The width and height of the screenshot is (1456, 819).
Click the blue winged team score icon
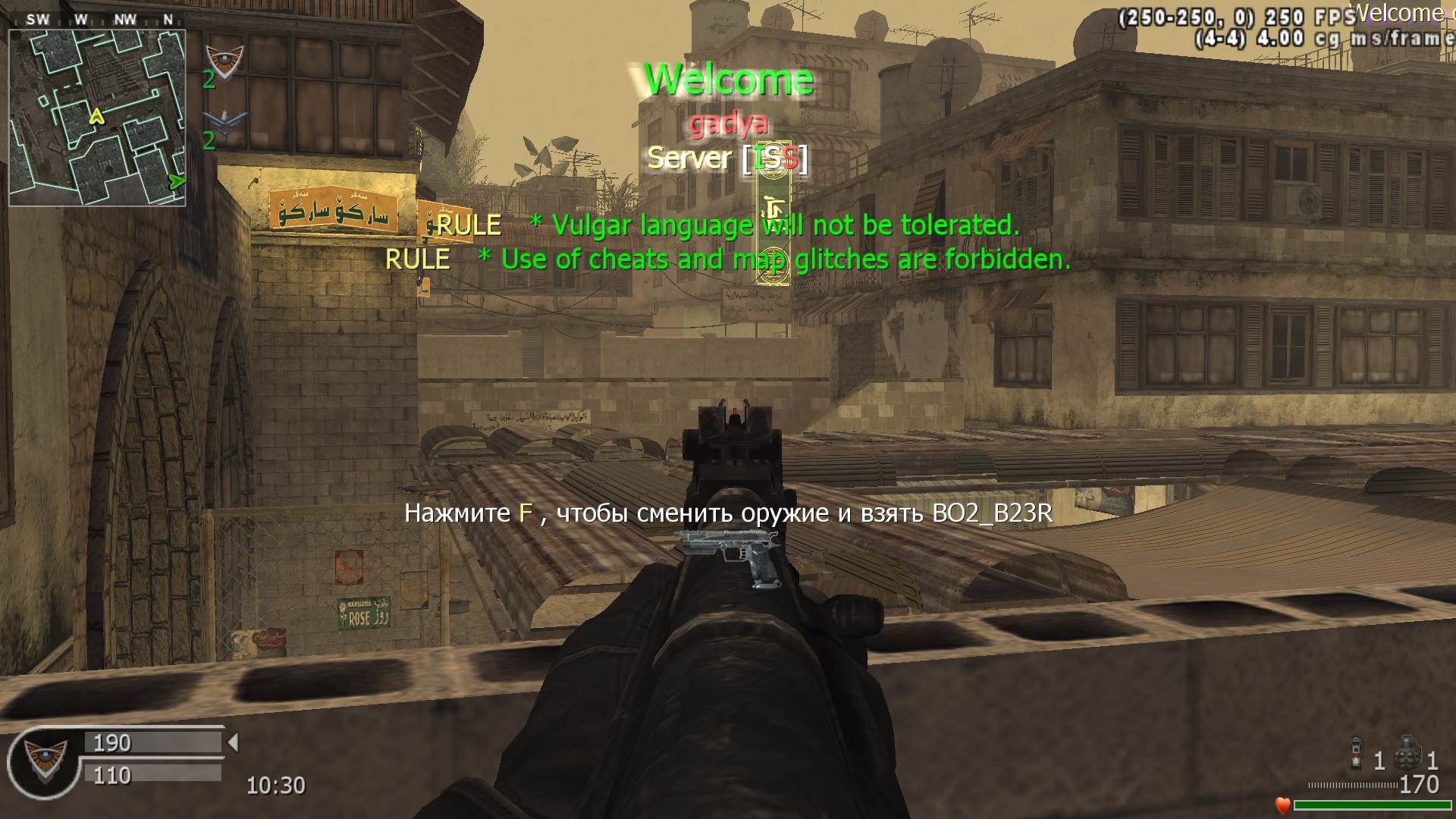point(225,123)
